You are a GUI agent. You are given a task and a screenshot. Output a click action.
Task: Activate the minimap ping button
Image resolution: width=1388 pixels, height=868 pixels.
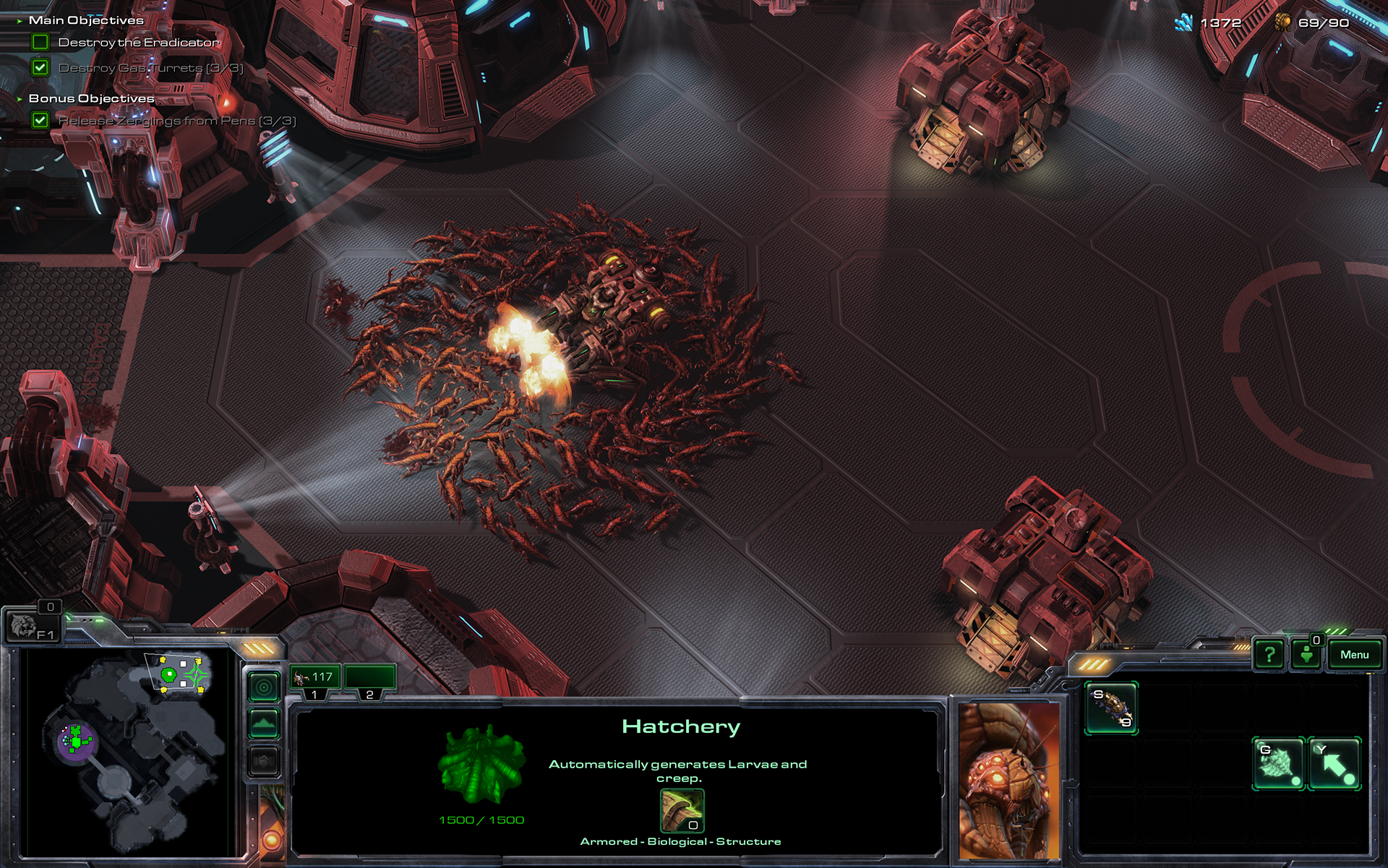pos(264,686)
